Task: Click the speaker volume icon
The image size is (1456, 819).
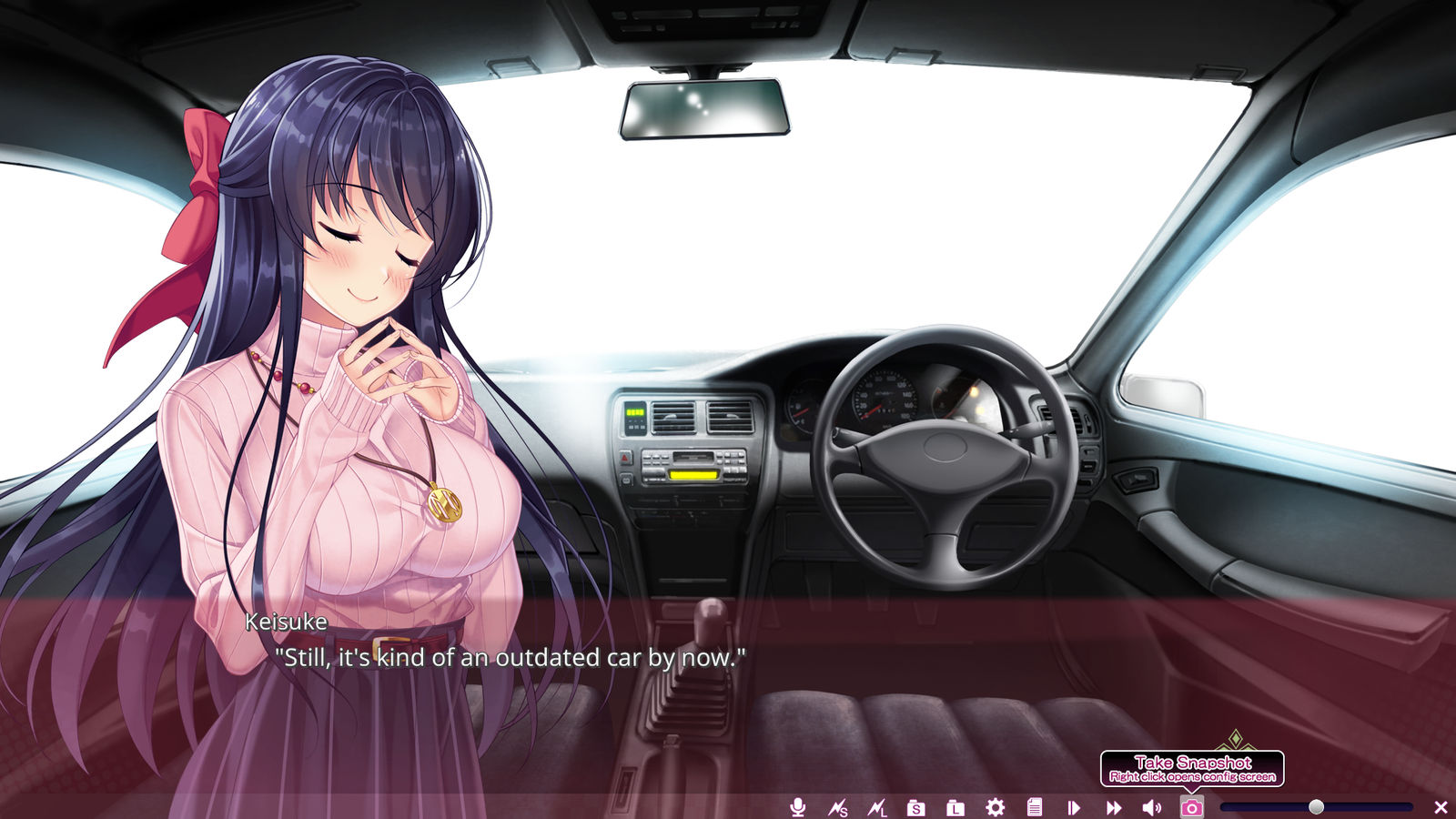Action: (1152, 807)
